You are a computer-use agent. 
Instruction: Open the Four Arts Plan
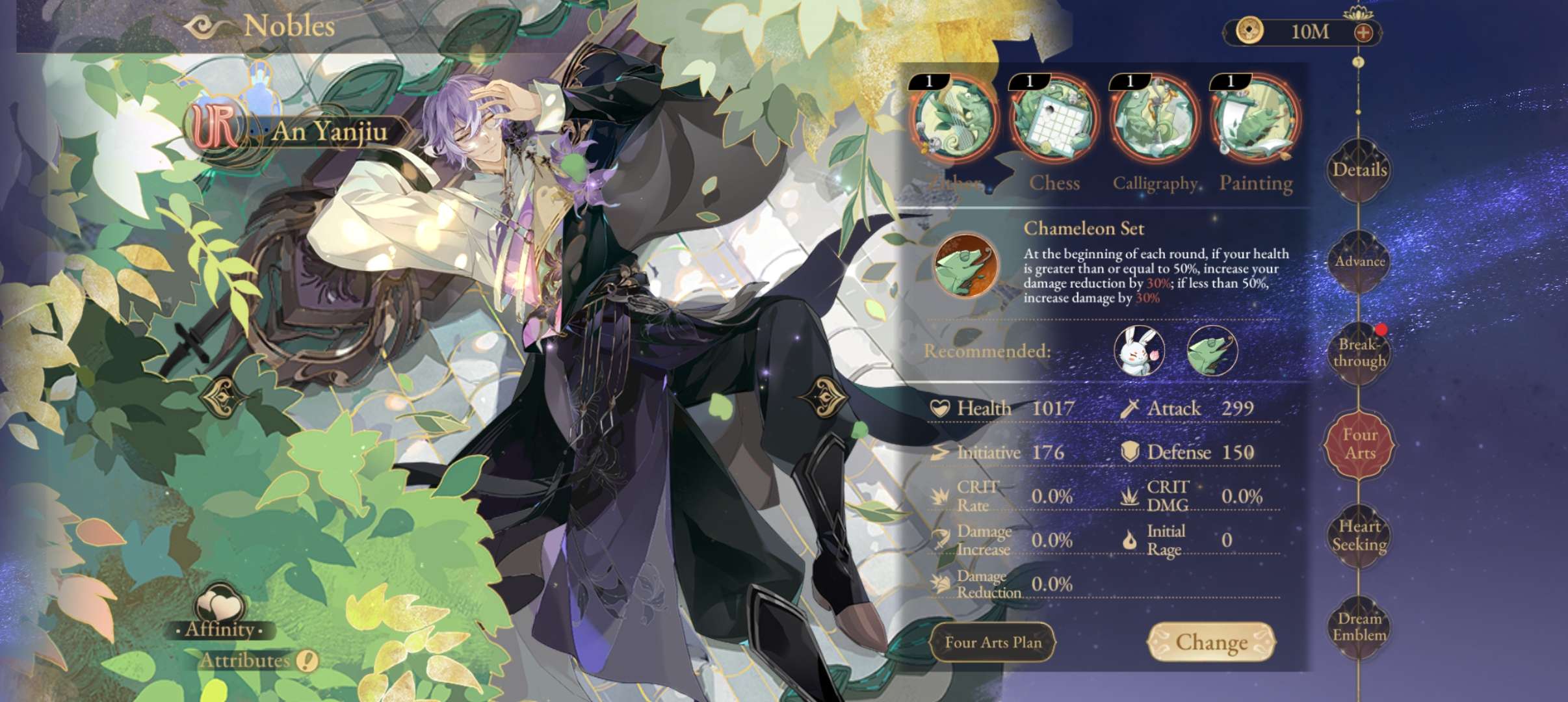pyautogui.click(x=993, y=642)
